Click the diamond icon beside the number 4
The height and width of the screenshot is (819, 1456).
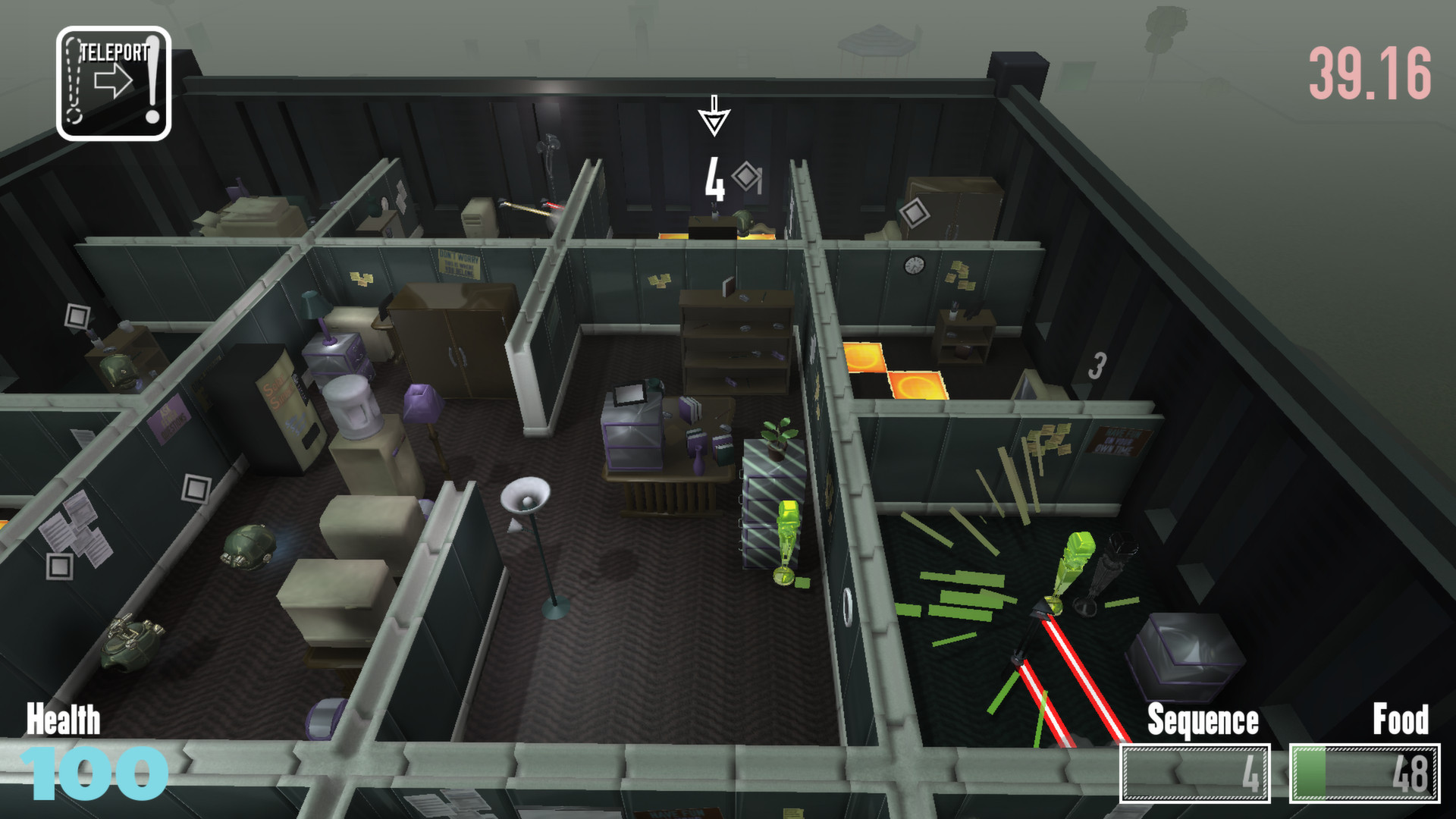point(745,177)
